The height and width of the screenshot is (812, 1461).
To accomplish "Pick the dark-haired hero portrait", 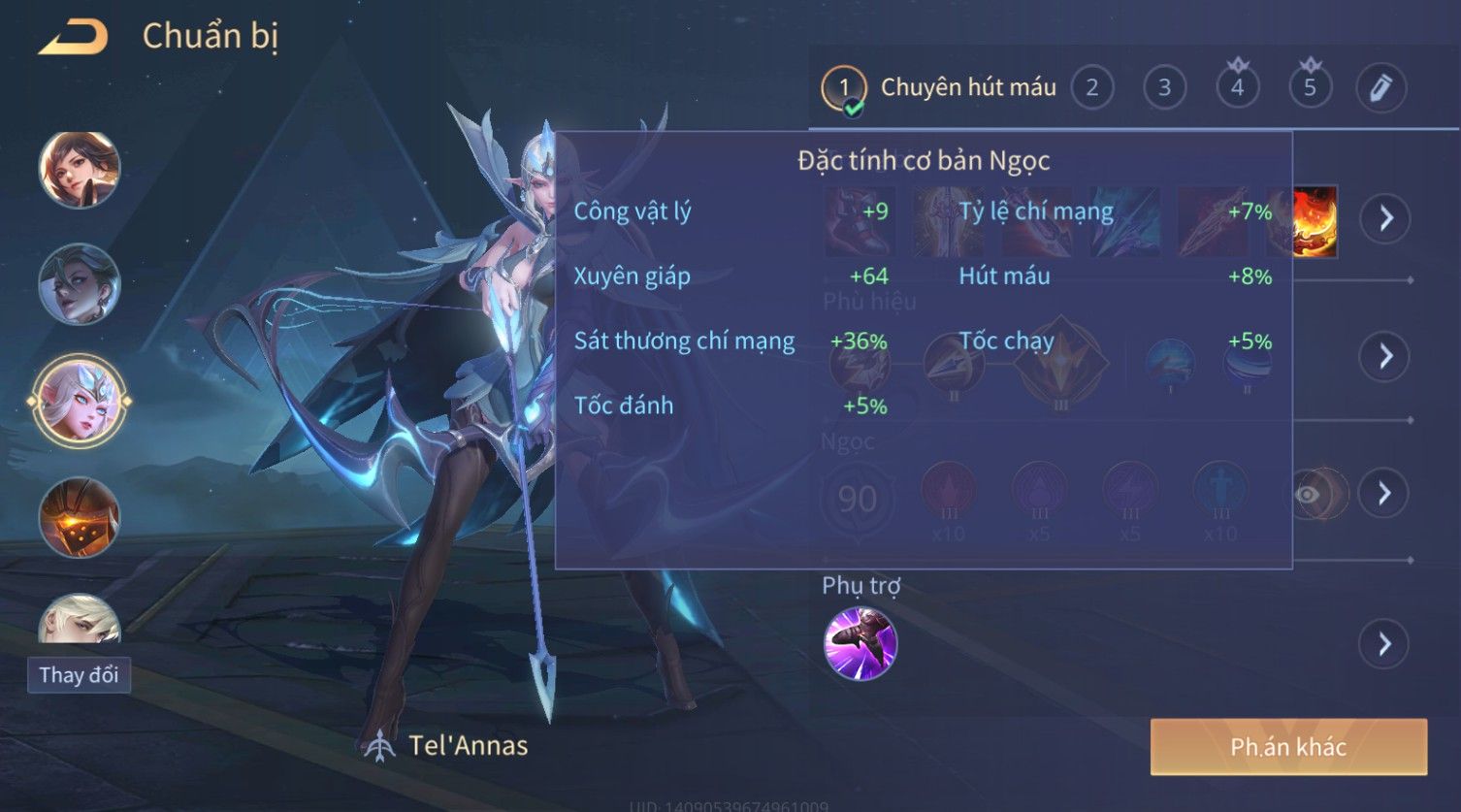I will click(79, 284).
